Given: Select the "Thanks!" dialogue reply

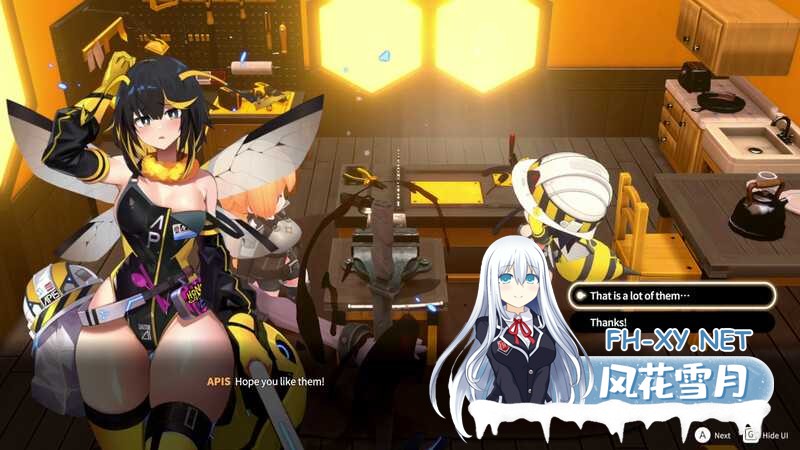Looking at the screenshot, I should [x=670, y=322].
